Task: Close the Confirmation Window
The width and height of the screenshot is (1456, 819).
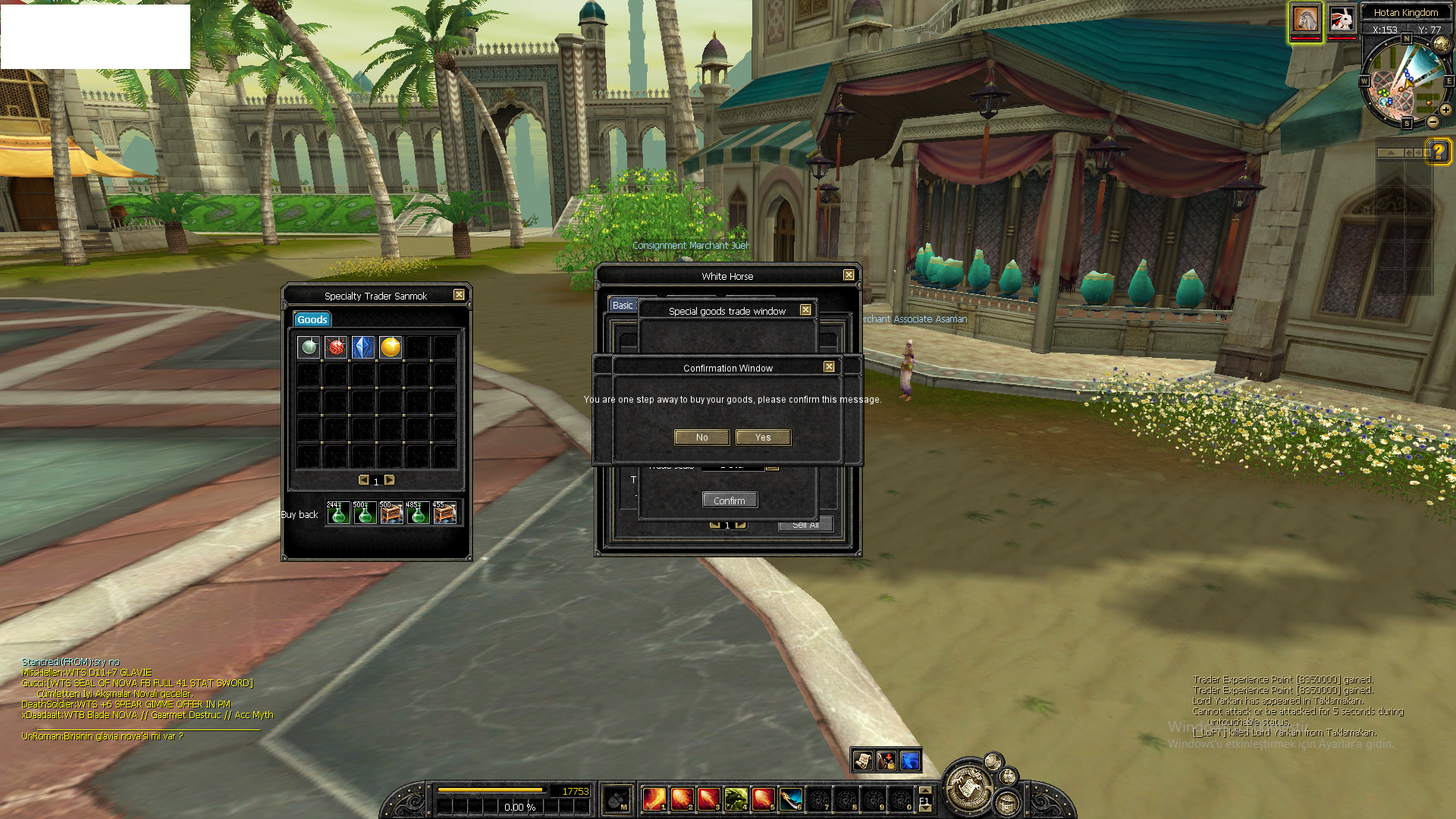Action: click(829, 367)
